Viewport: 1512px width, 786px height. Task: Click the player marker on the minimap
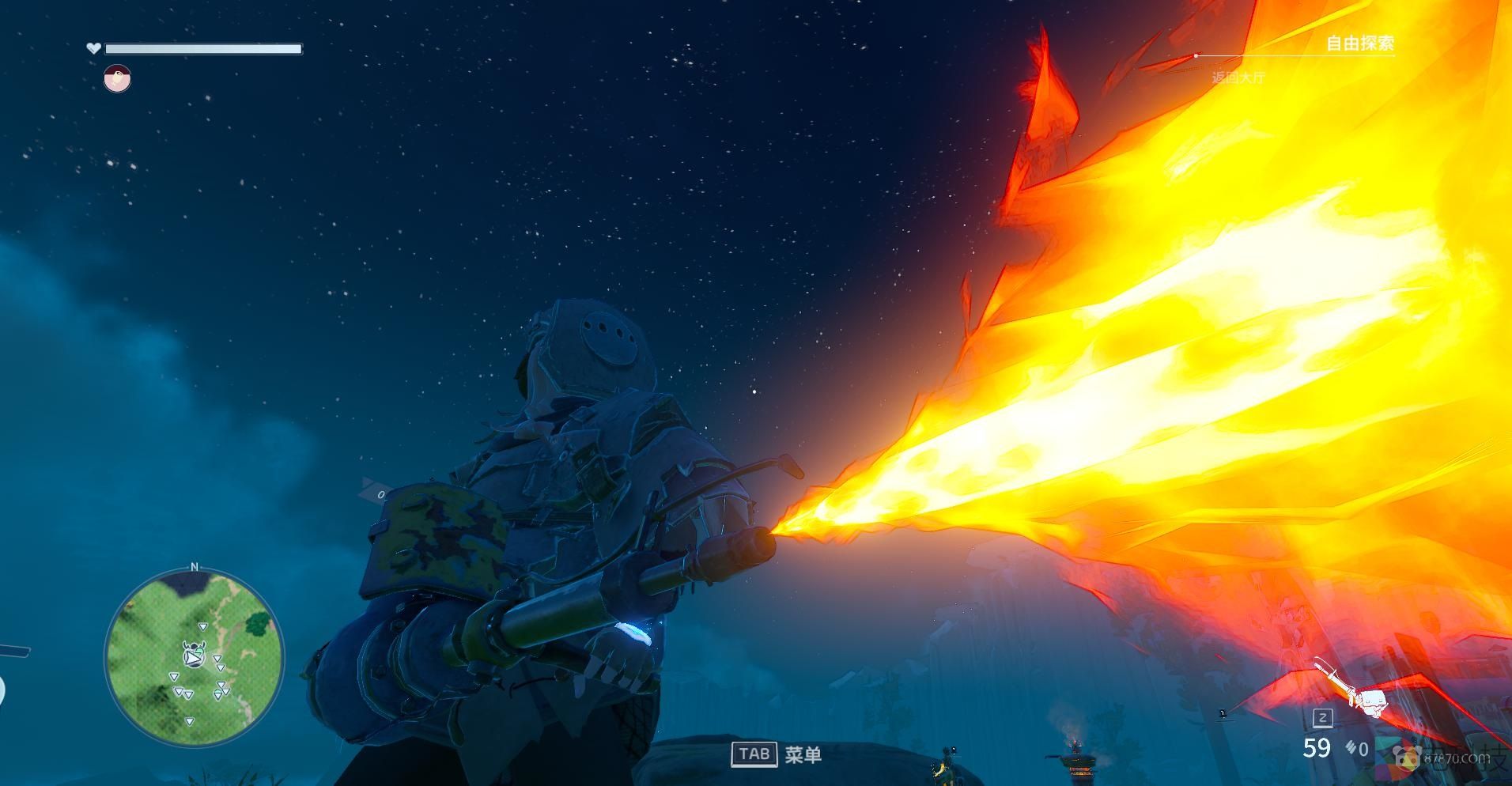click(194, 656)
